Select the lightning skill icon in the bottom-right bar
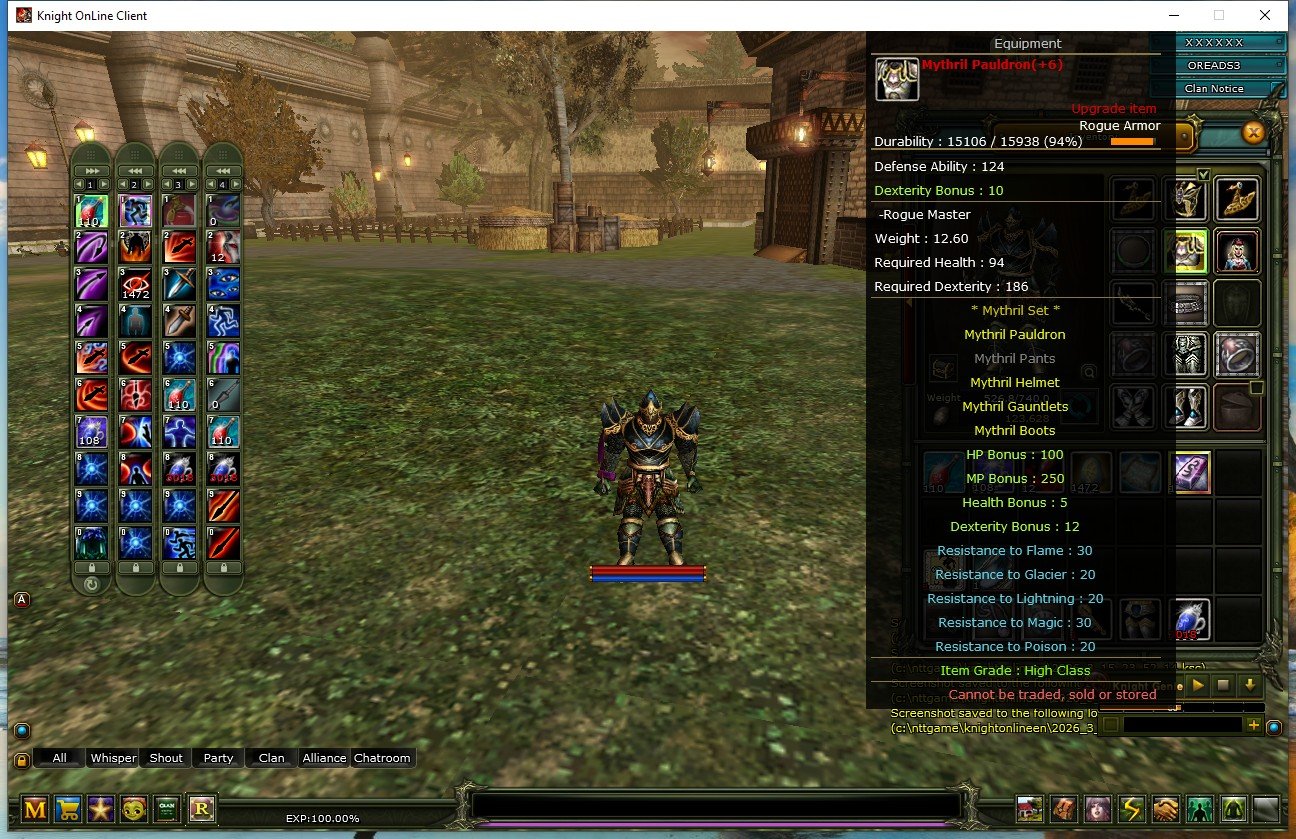The width and height of the screenshot is (1296, 839). coord(1132,810)
